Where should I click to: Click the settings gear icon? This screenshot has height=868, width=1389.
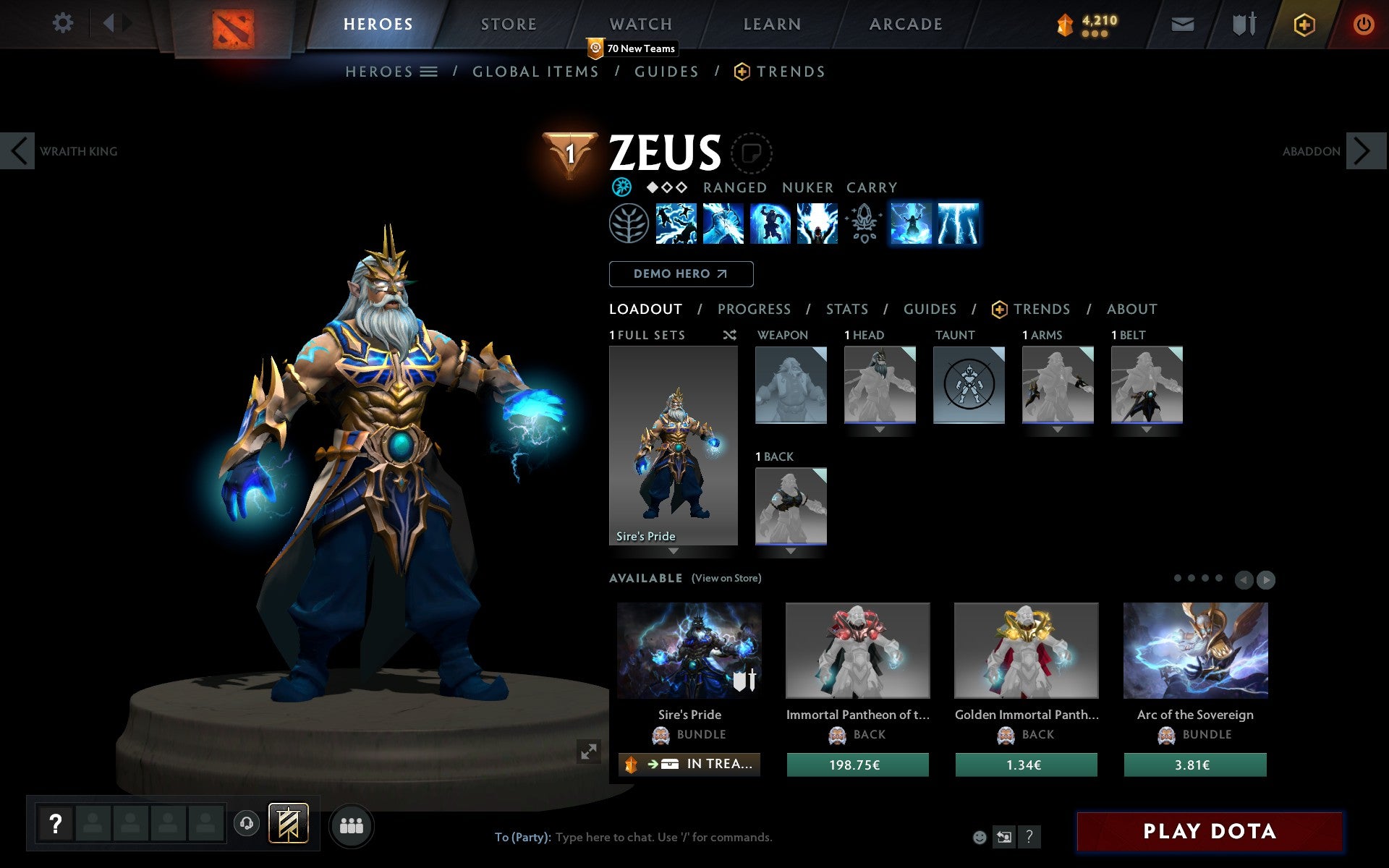click(x=64, y=23)
